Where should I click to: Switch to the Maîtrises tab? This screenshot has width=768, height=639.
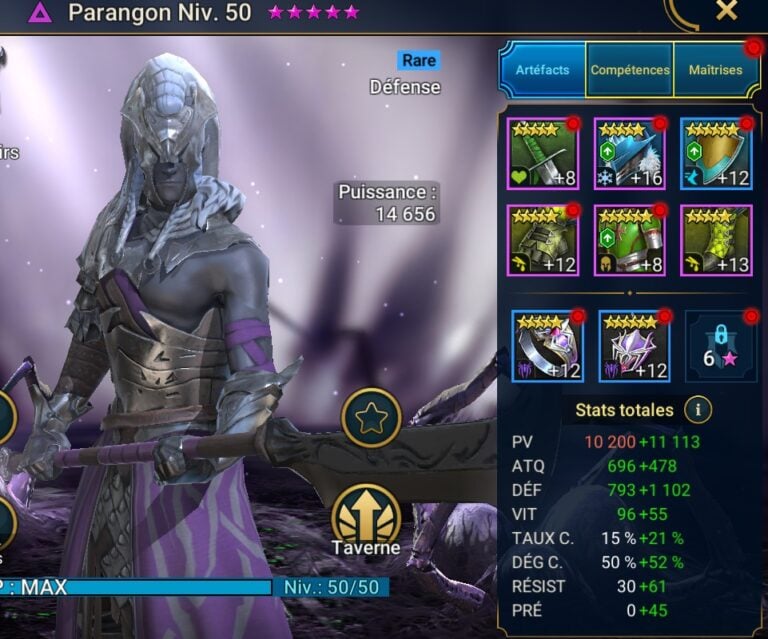[x=715, y=70]
